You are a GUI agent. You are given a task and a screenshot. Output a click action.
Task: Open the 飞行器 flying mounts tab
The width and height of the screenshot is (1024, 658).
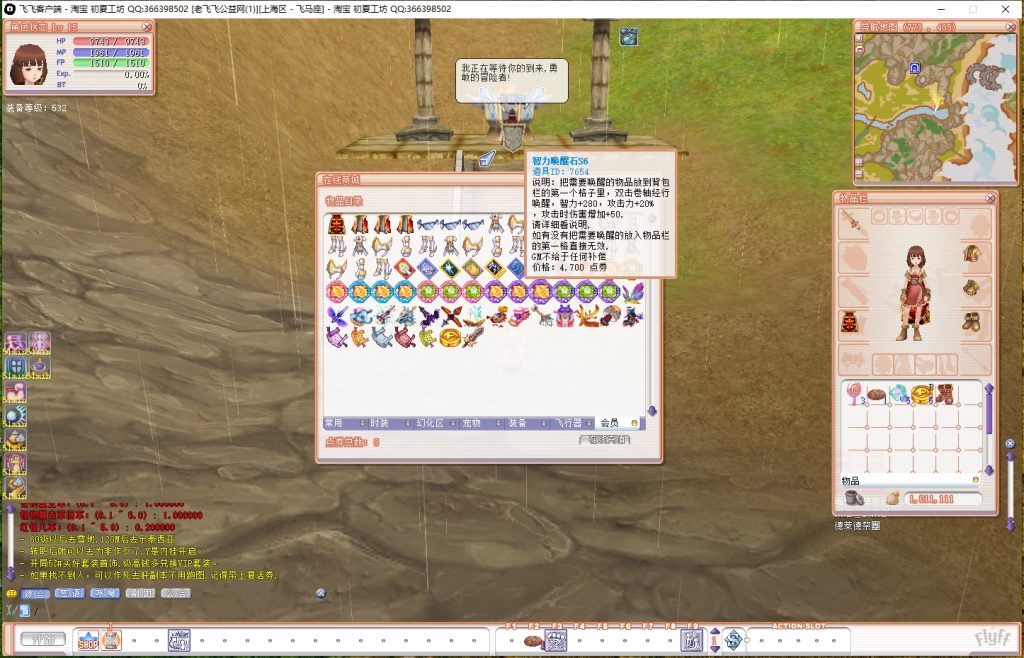coord(568,424)
